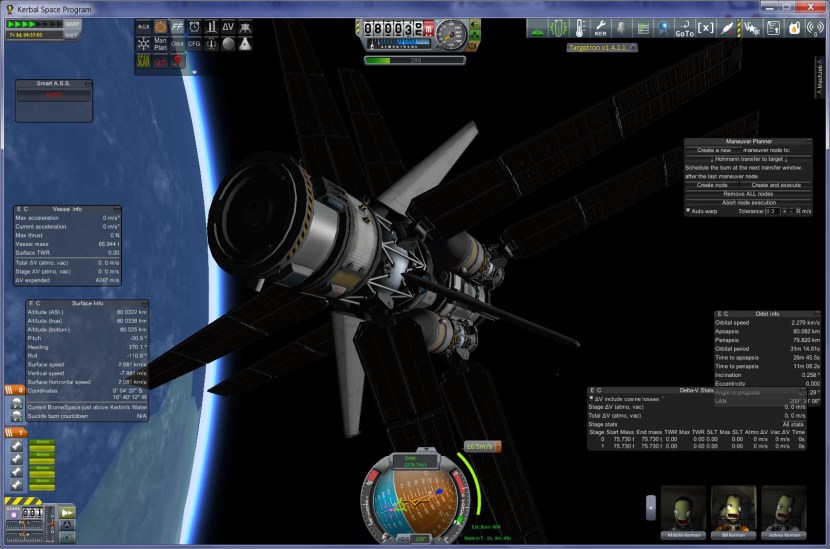
Task: Open the ΔV stats toolbar button
Action: point(228,26)
